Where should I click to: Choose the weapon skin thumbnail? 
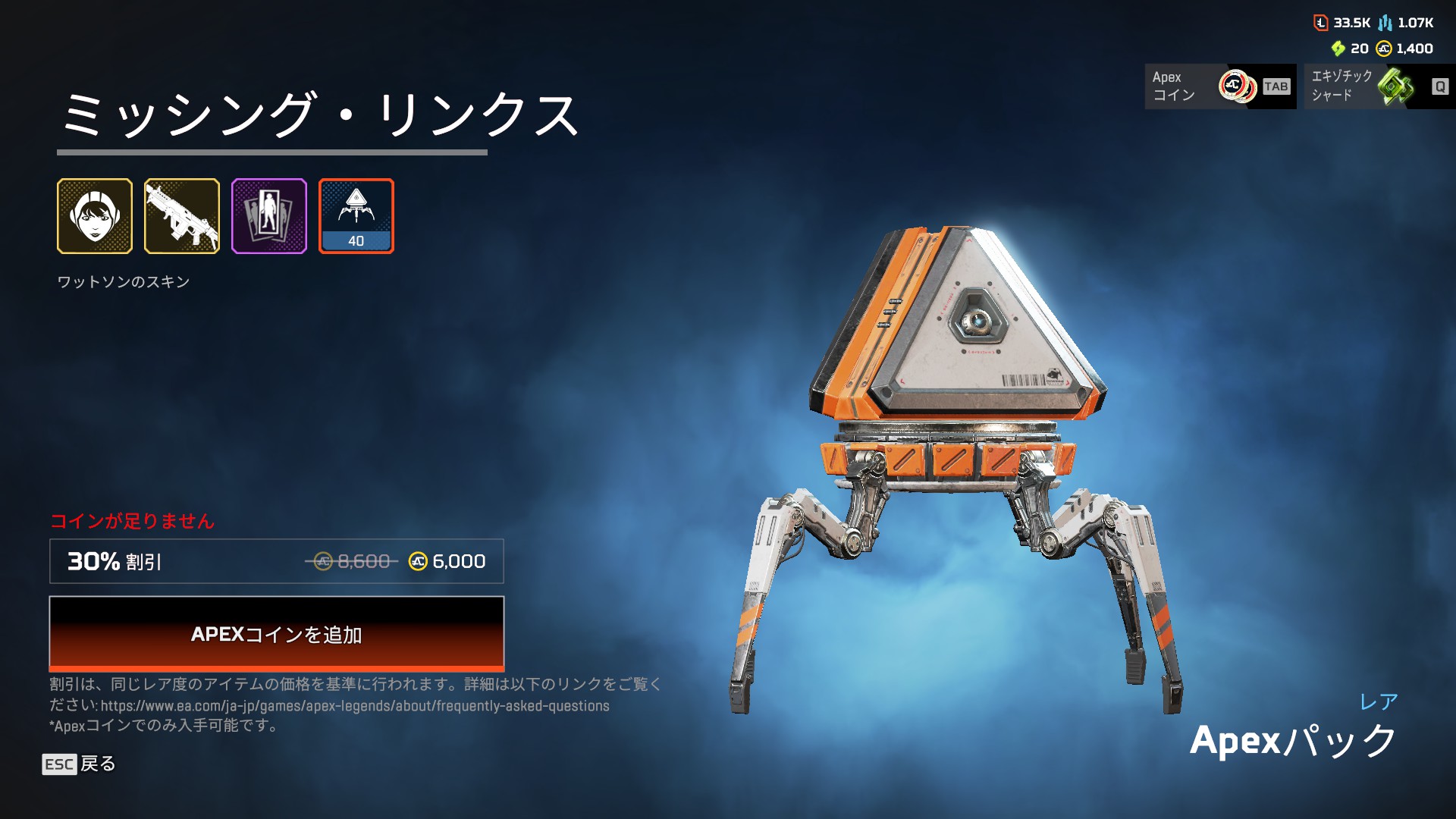[182, 216]
